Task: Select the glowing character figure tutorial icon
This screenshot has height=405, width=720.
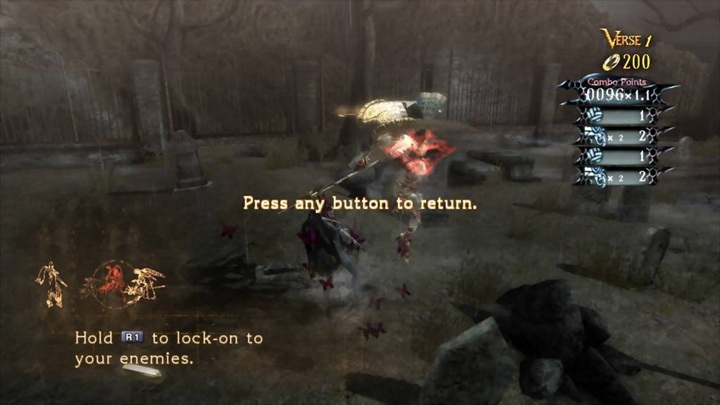Action: tap(50, 284)
